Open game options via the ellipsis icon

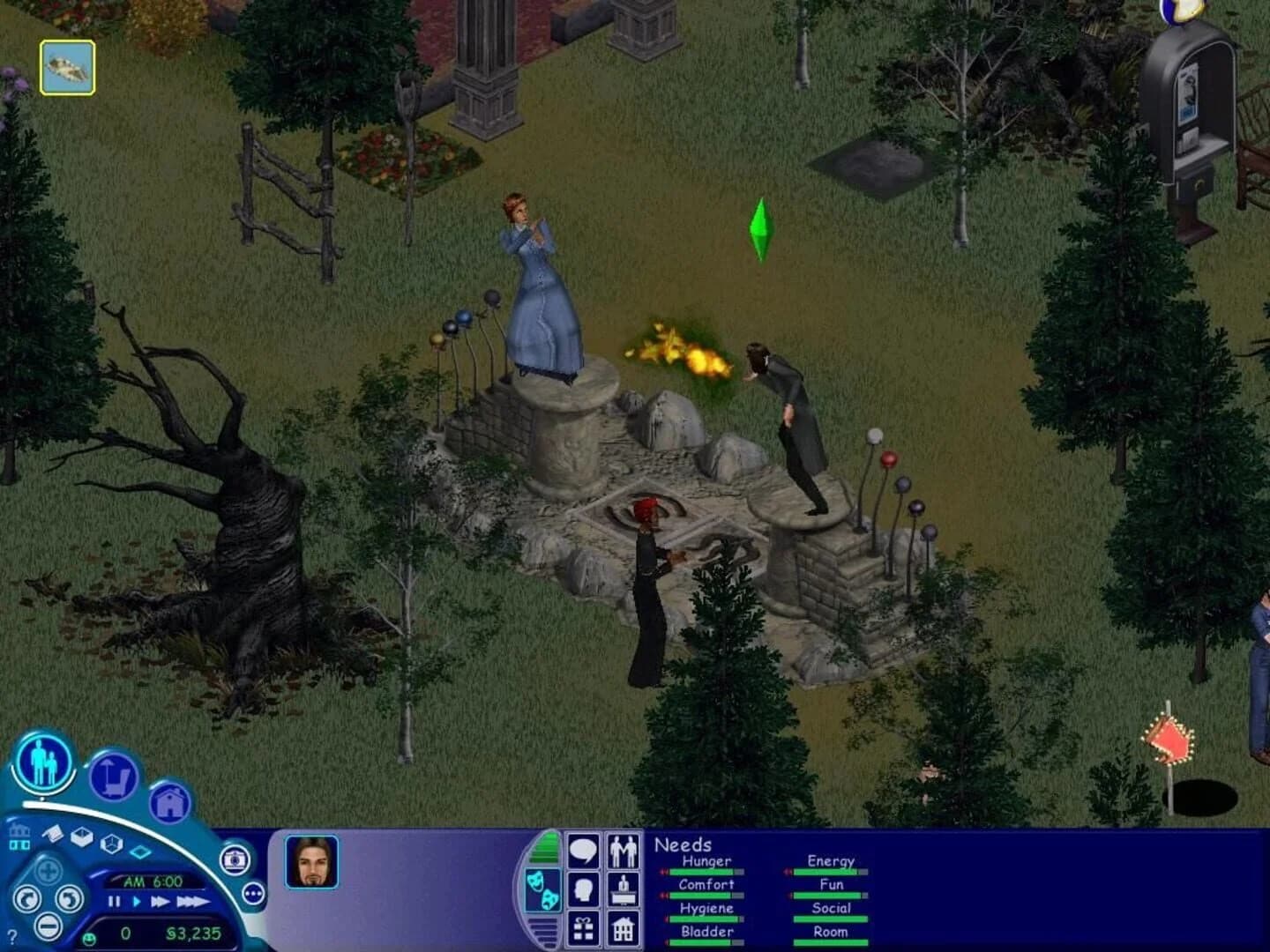pos(254,893)
